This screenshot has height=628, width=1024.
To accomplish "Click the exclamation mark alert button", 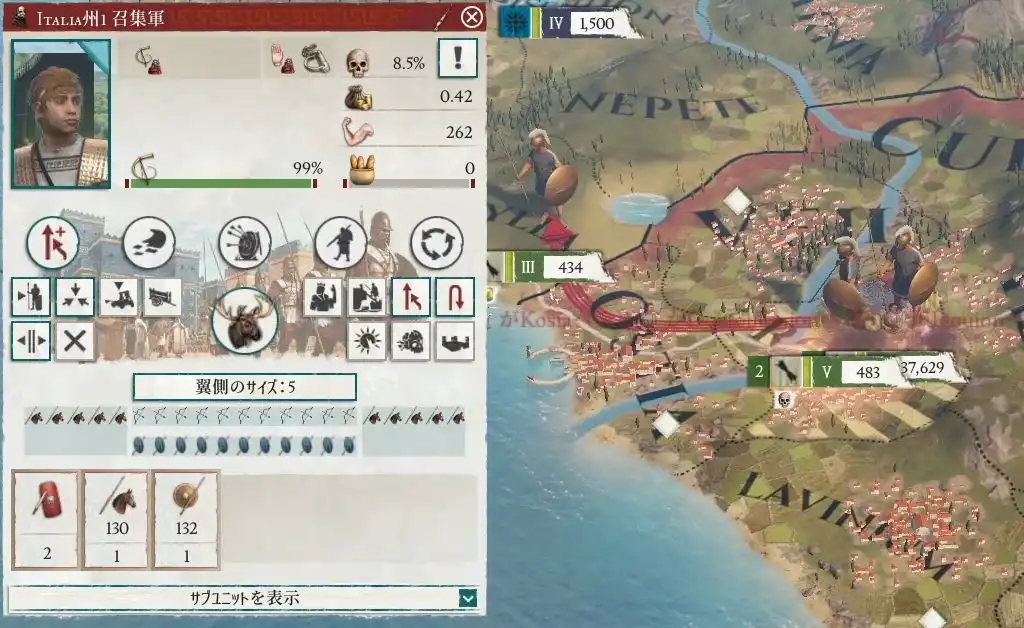I will (x=457, y=59).
